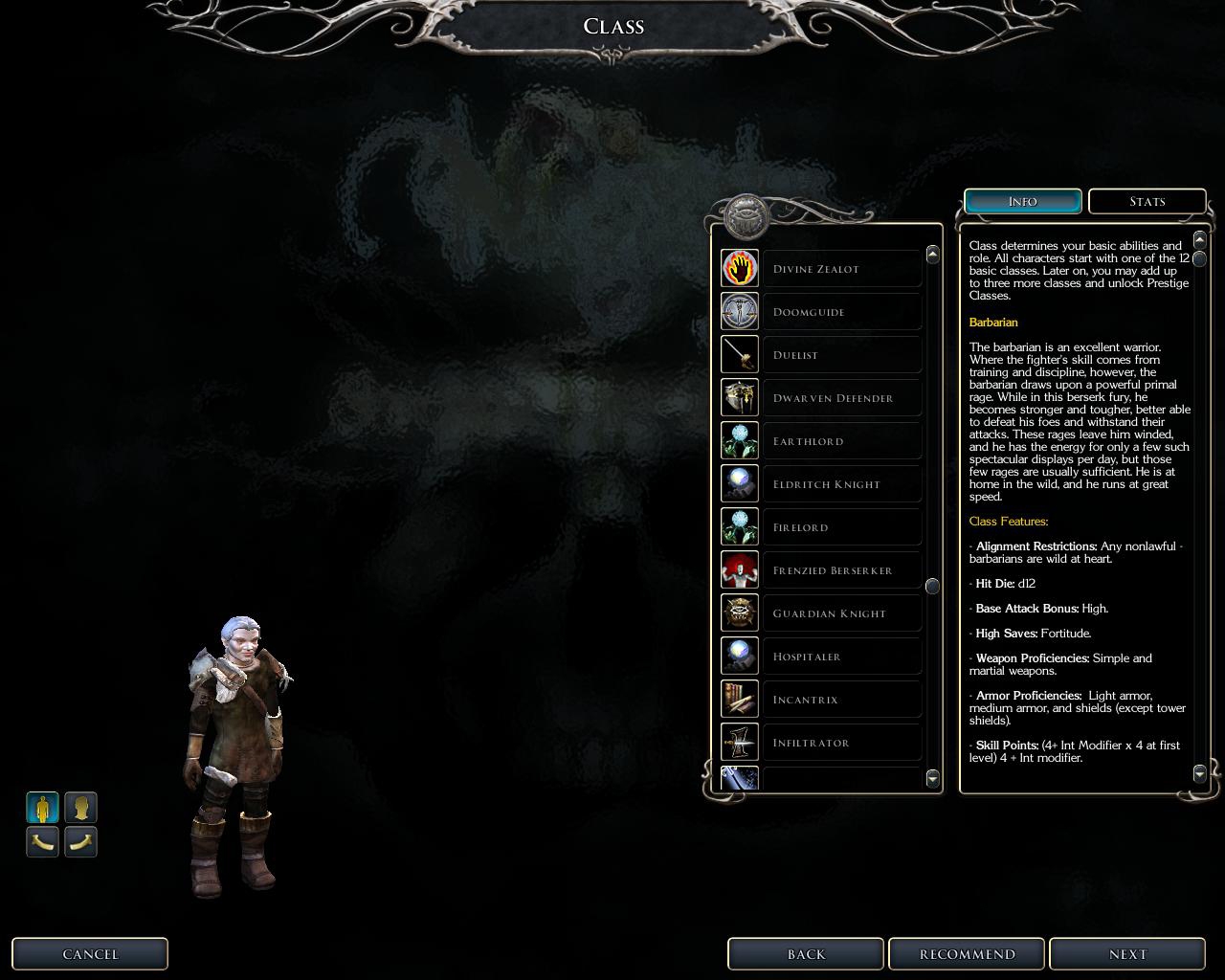Pick the Hospitaler class

841,657
